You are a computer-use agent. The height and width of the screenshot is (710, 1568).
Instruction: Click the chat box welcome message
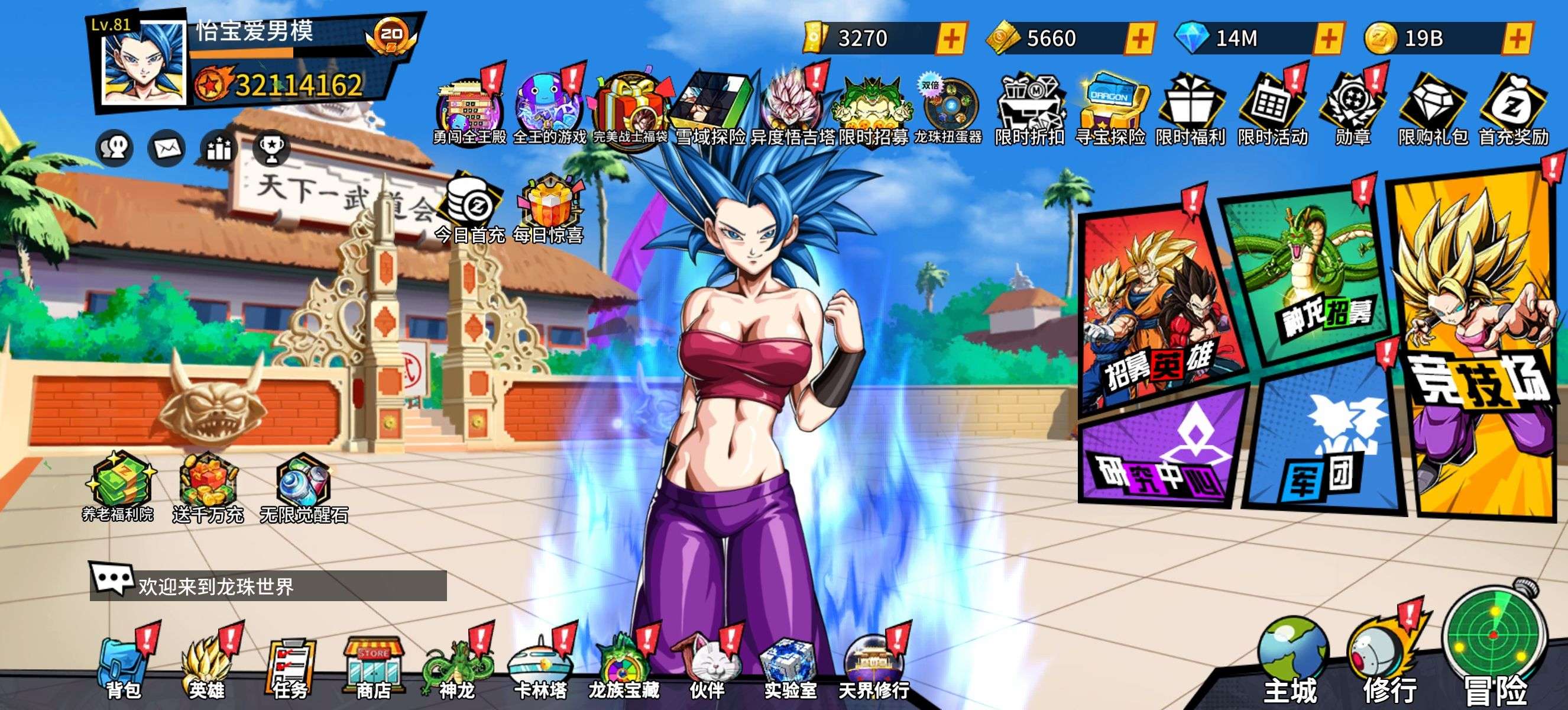pyautogui.click(x=268, y=585)
